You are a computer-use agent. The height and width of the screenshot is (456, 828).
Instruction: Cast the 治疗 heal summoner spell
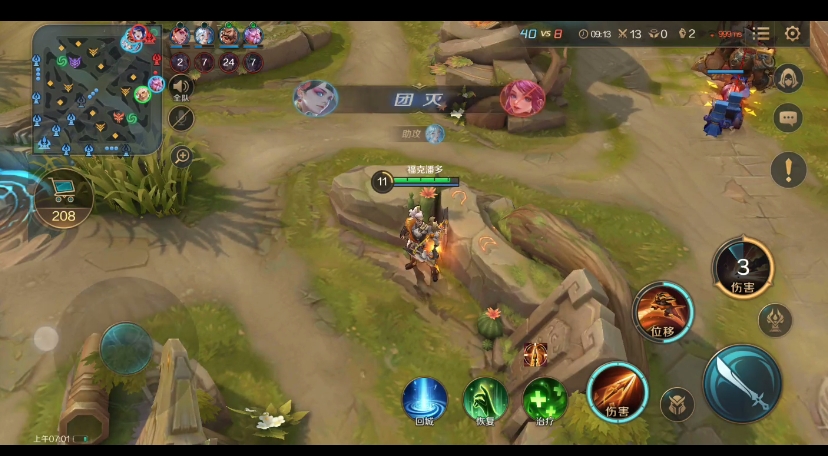click(545, 399)
